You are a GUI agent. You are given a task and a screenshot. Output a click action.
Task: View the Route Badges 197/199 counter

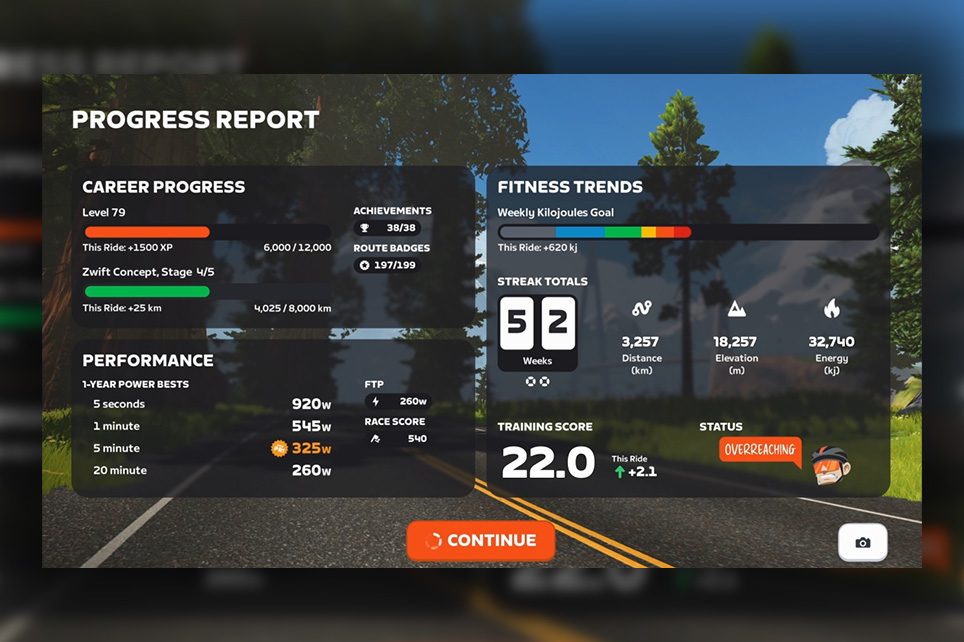point(387,265)
